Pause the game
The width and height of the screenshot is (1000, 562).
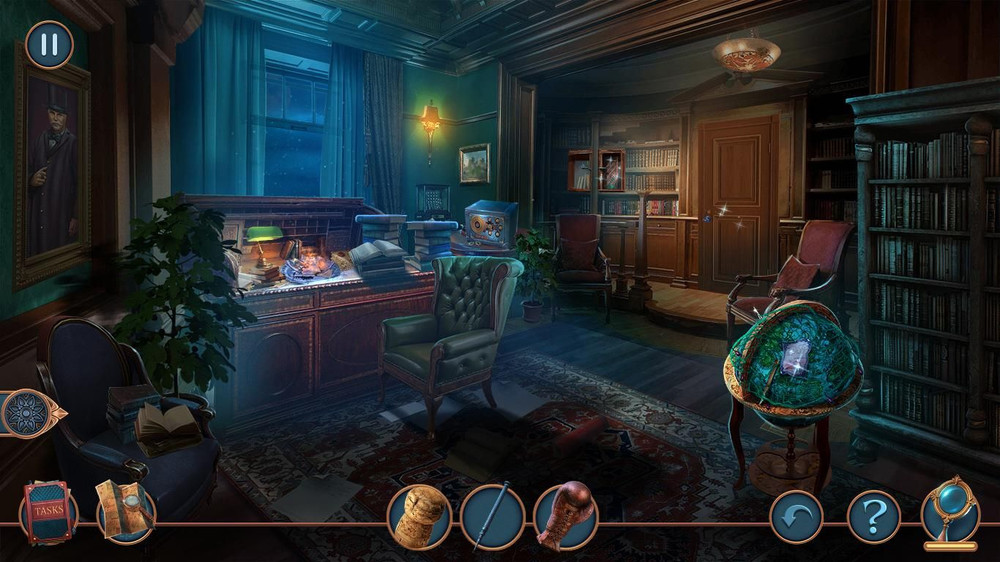click(x=48, y=44)
